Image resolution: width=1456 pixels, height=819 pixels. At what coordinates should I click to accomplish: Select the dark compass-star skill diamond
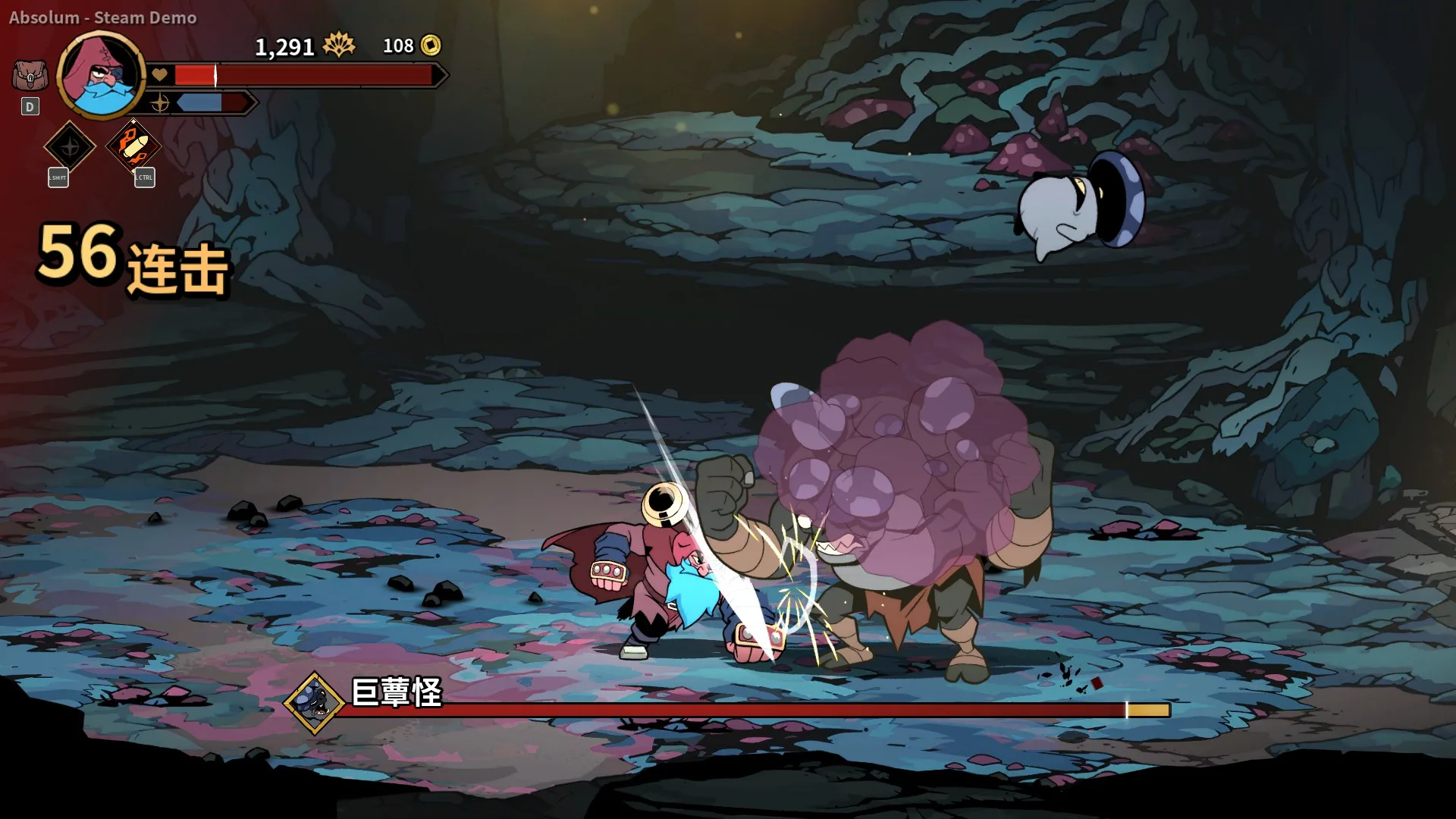pos(70,146)
